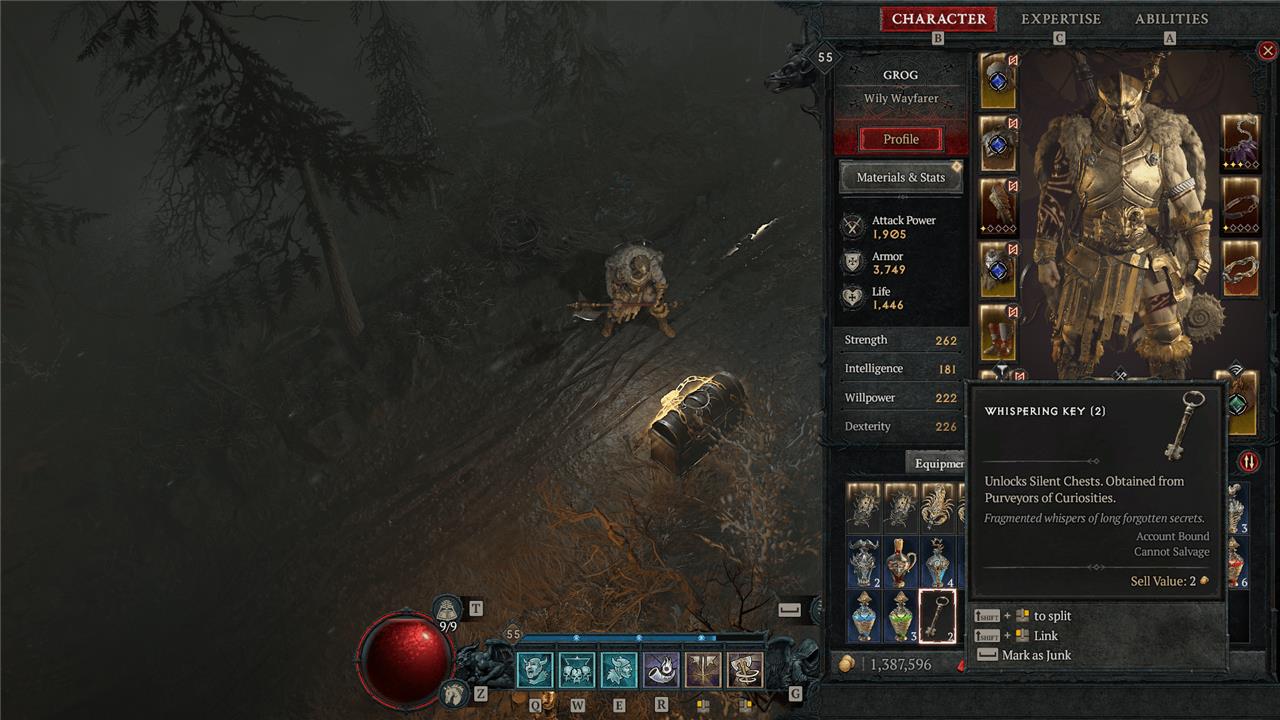Select the Whispering Key inventory slot
Viewport: 1280px width, 720px height.
(x=937, y=616)
